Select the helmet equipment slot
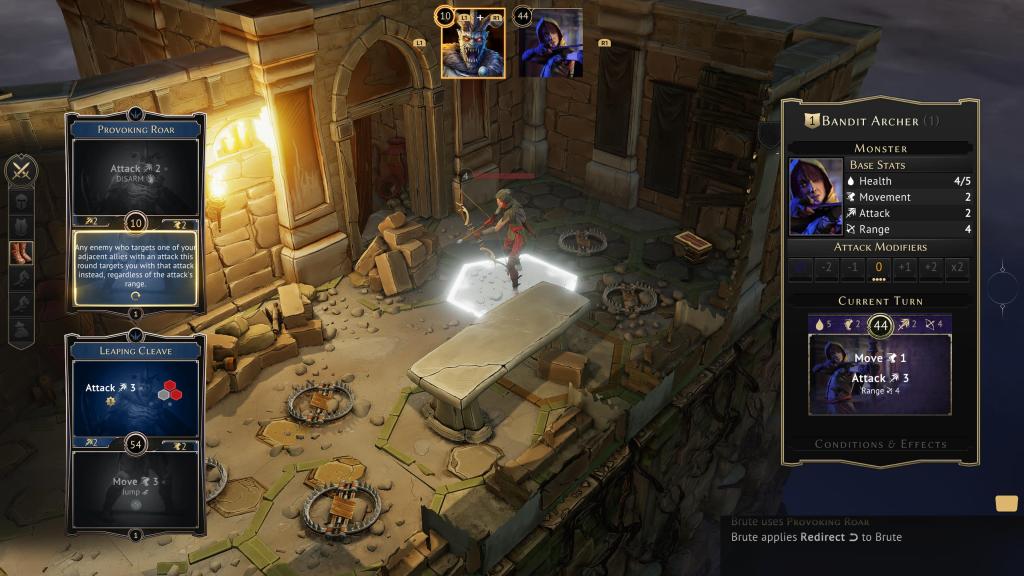 point(21,200)
